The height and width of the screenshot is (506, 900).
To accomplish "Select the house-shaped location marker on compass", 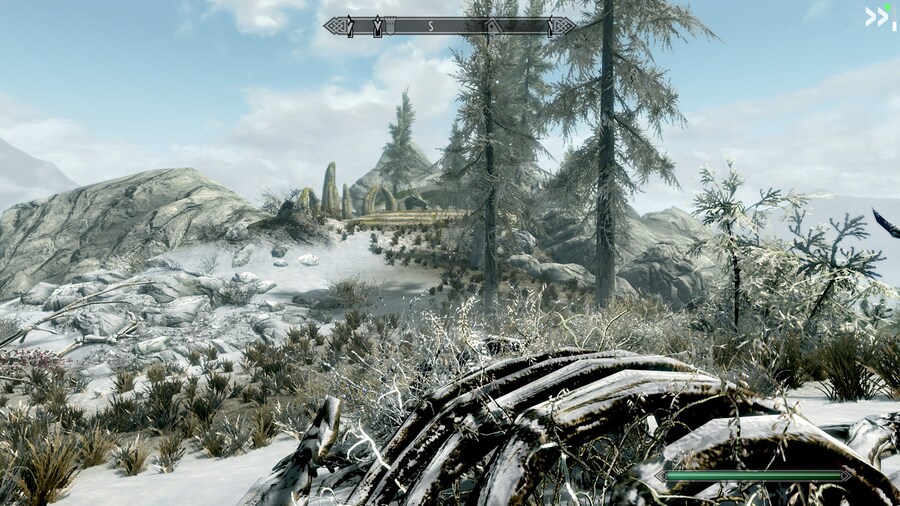I will tap(493, 26).
